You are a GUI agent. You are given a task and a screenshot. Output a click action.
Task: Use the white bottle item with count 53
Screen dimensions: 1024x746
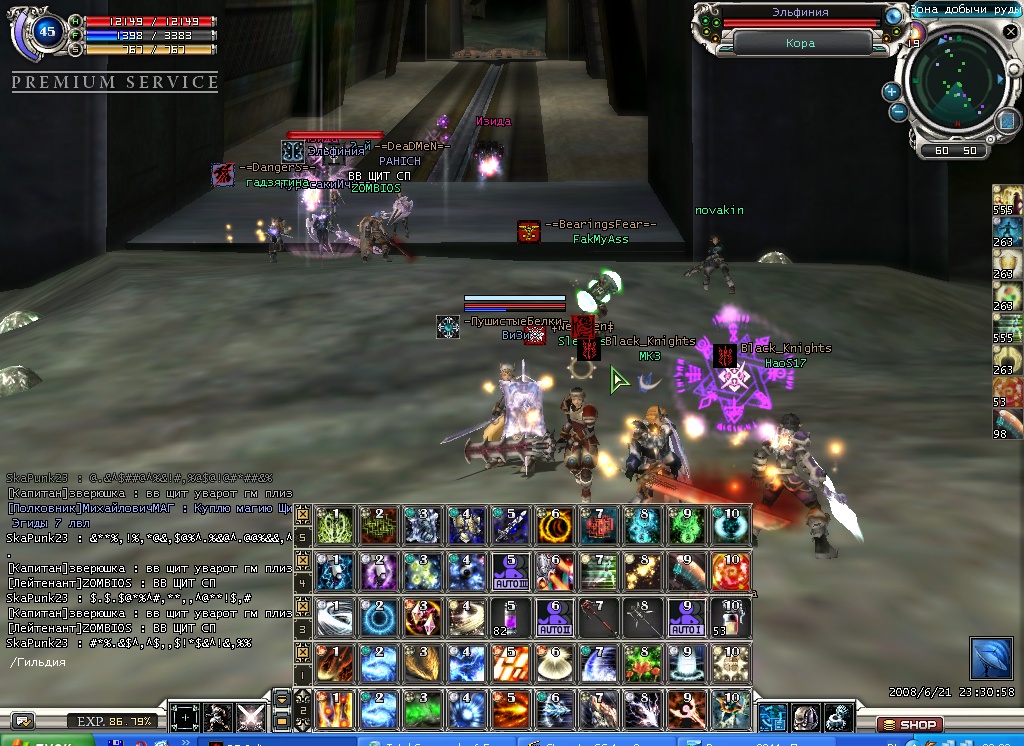pos(732,617)
